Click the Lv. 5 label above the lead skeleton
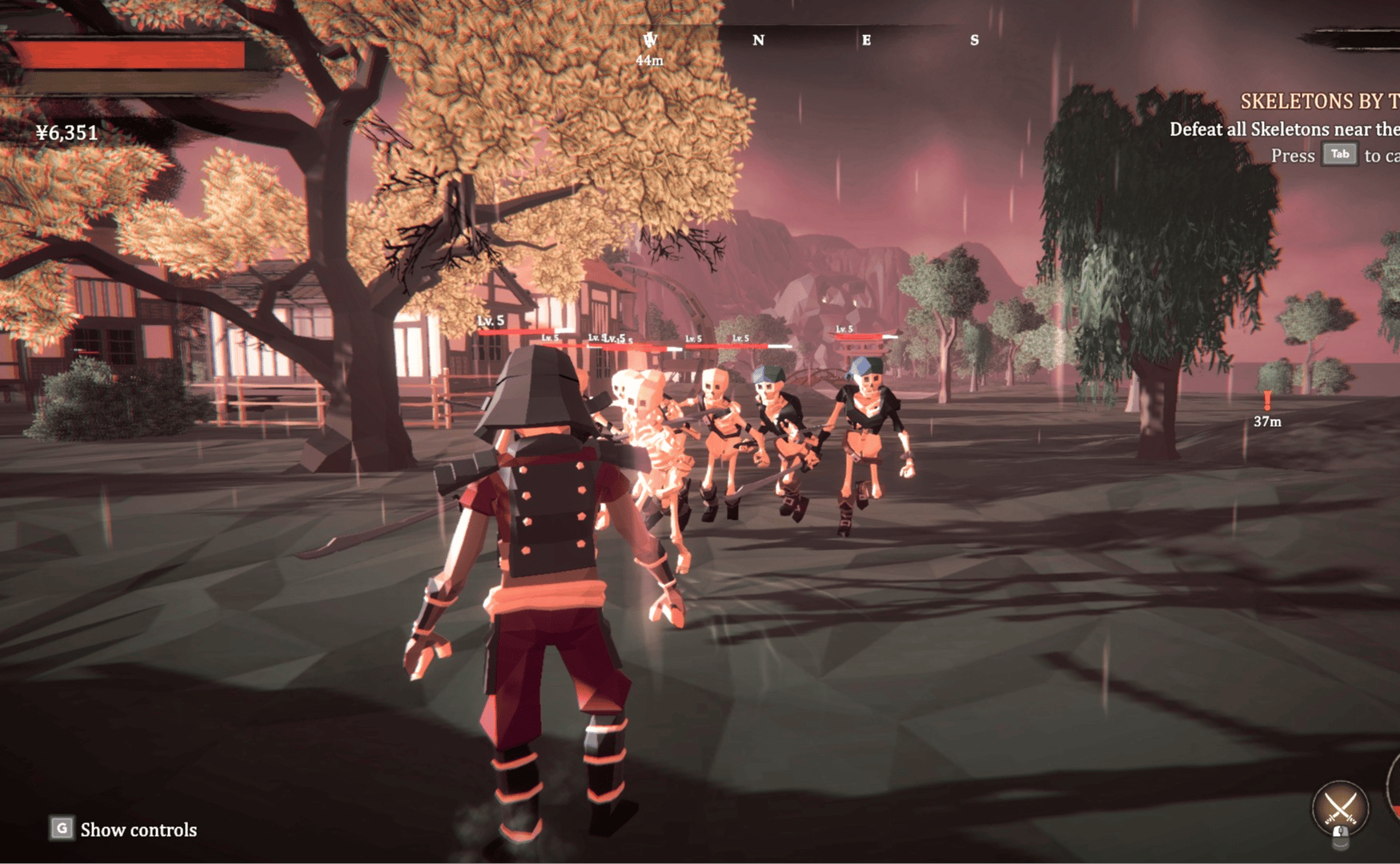The height and width of the screenshot is (864, 1400). coord(488,320)
